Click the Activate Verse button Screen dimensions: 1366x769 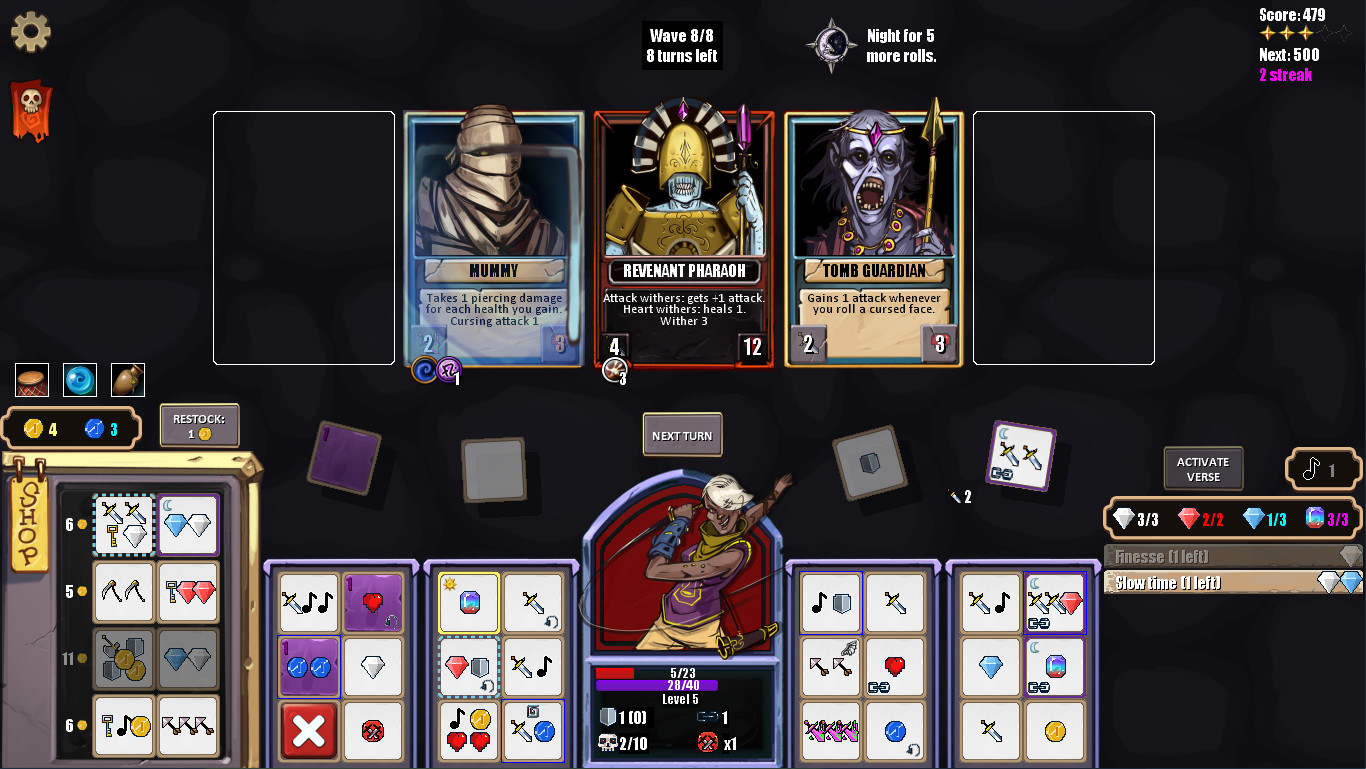click(1202, 468)
